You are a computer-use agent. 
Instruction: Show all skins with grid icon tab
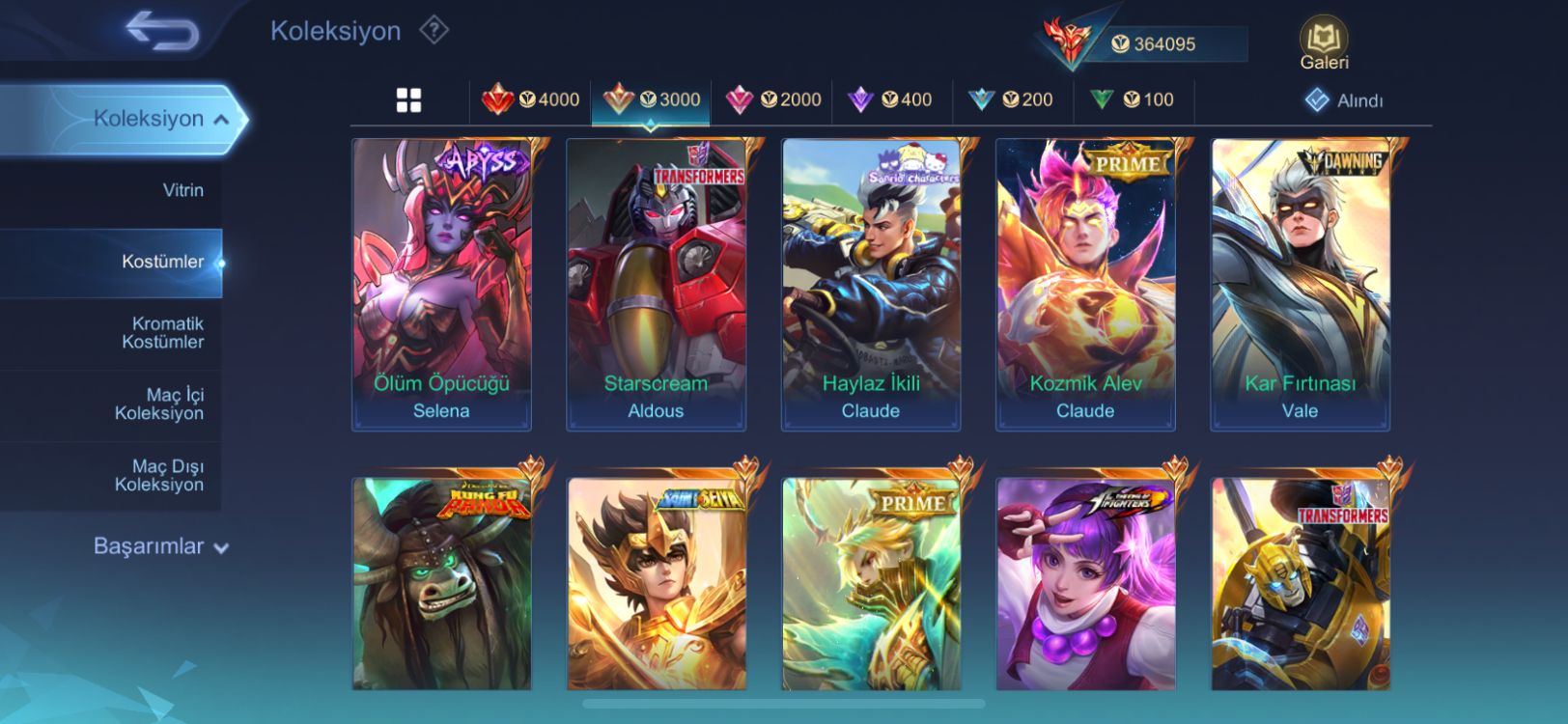(408, 100)
